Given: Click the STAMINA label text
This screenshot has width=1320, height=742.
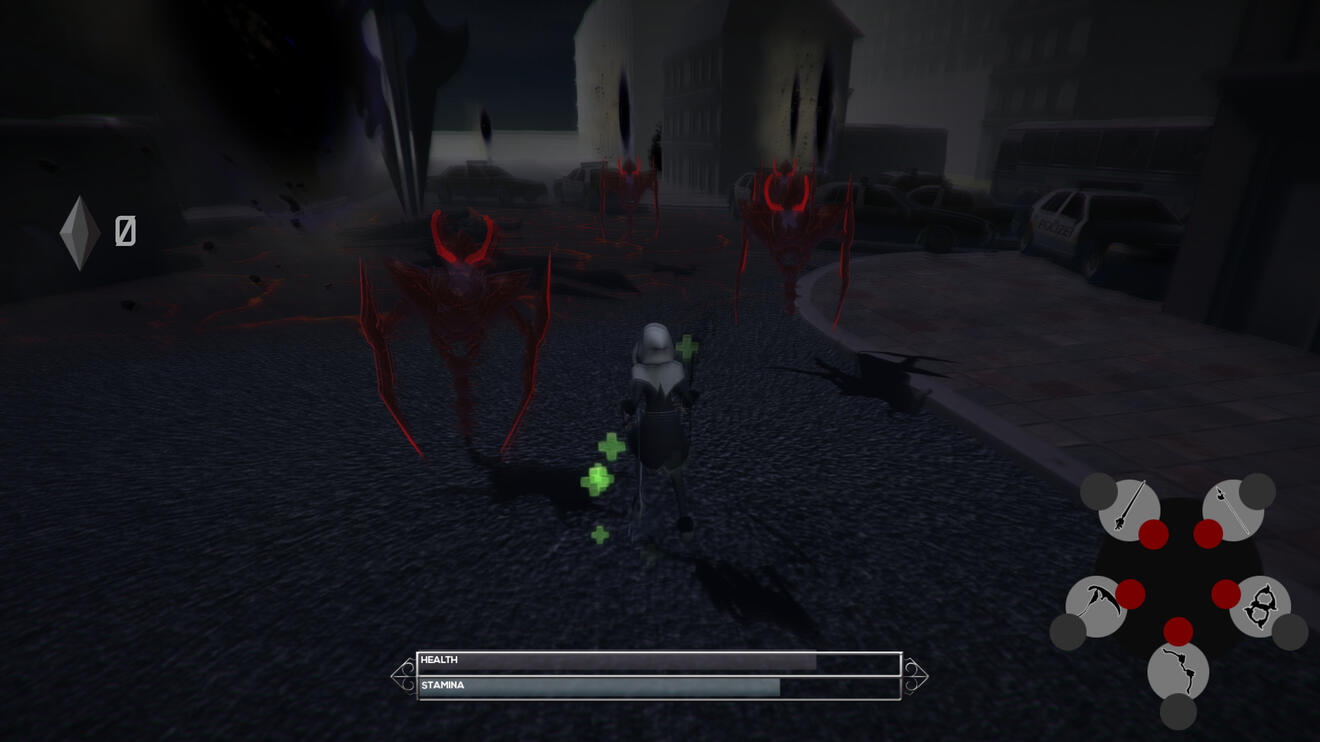Looking at the screenshot, I should [x=443, y=684].
